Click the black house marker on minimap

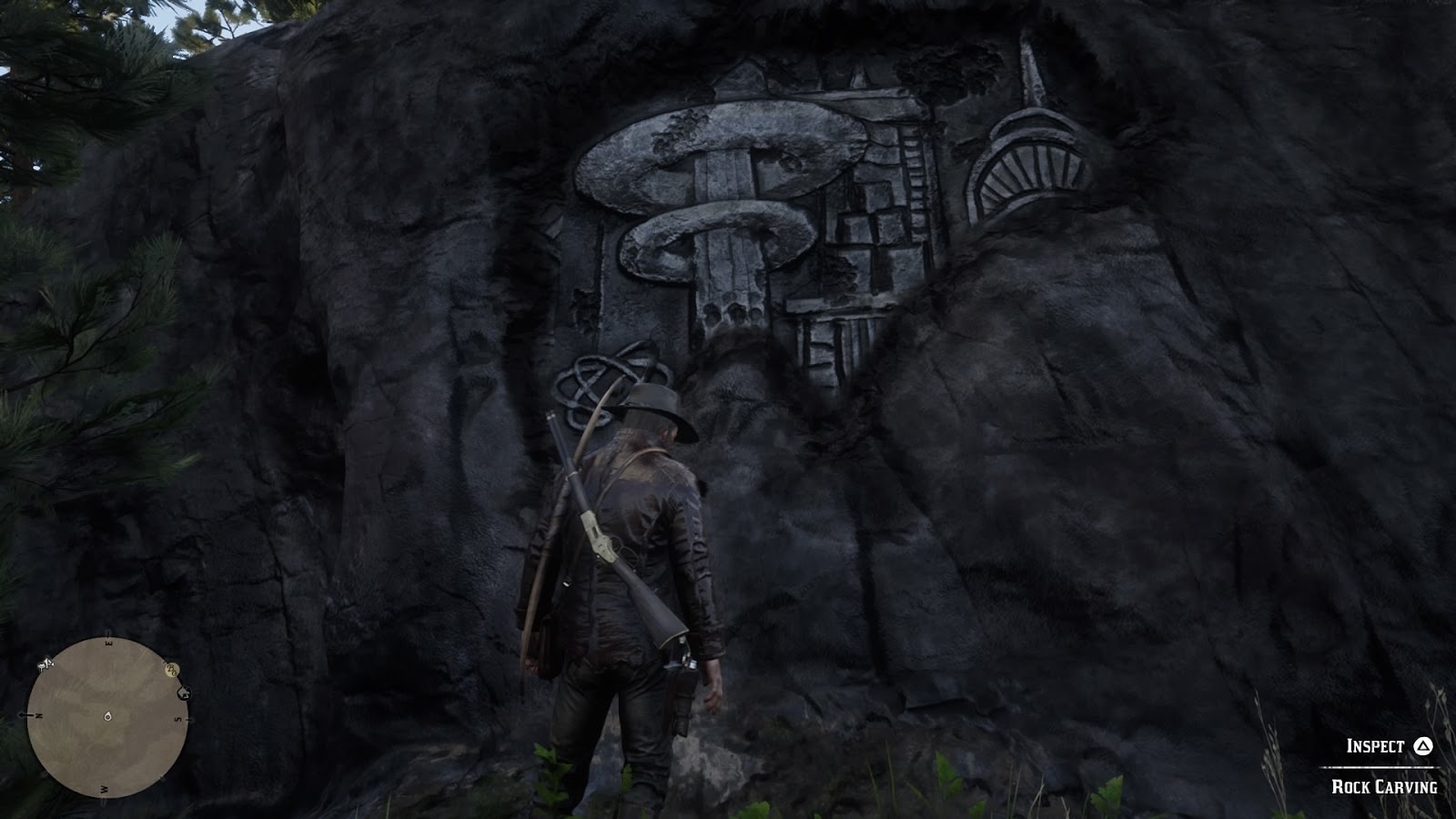point(182,693)
